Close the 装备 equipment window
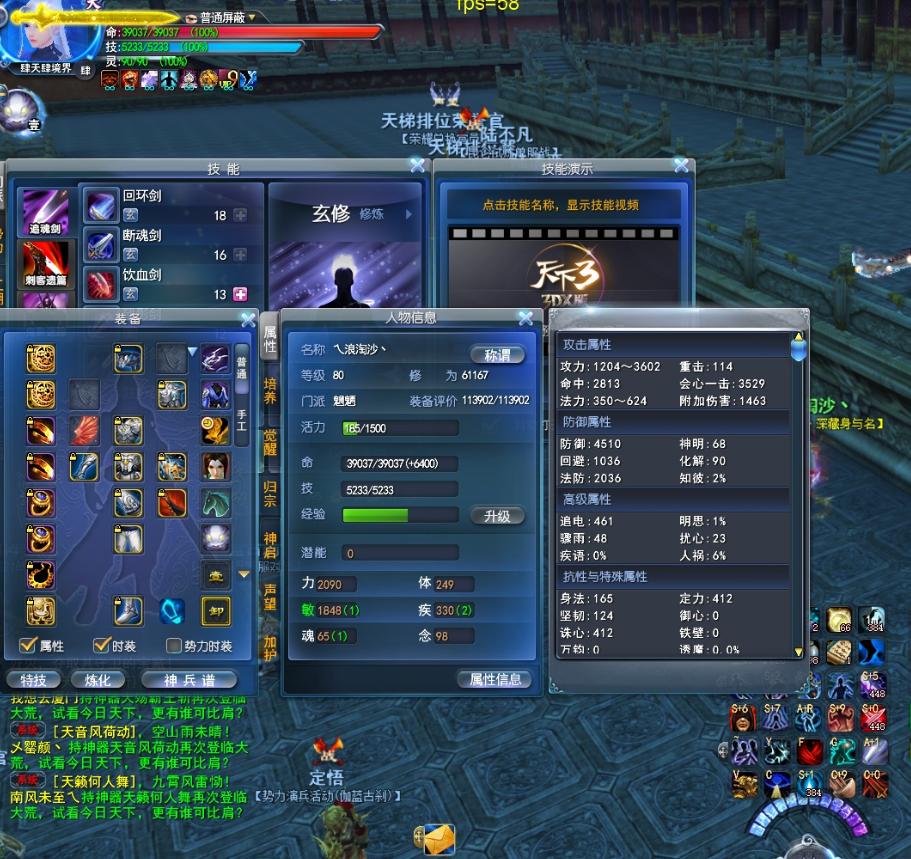The width and height of the screenshot is (911, 859). (x=248, y=320)
